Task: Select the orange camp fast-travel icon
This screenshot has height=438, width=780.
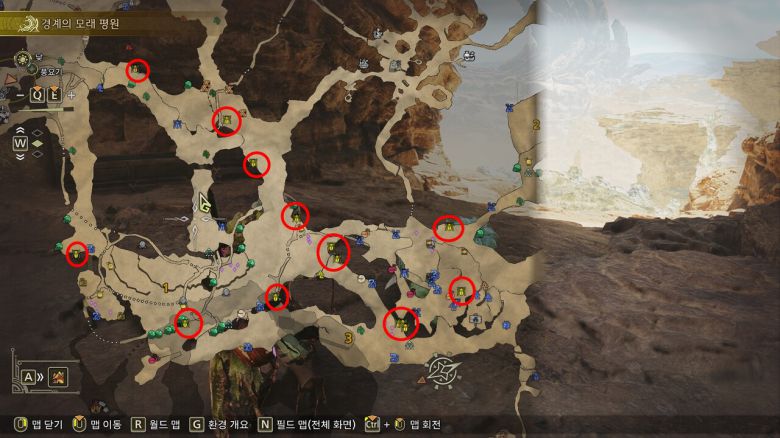Action: (58, 377)
